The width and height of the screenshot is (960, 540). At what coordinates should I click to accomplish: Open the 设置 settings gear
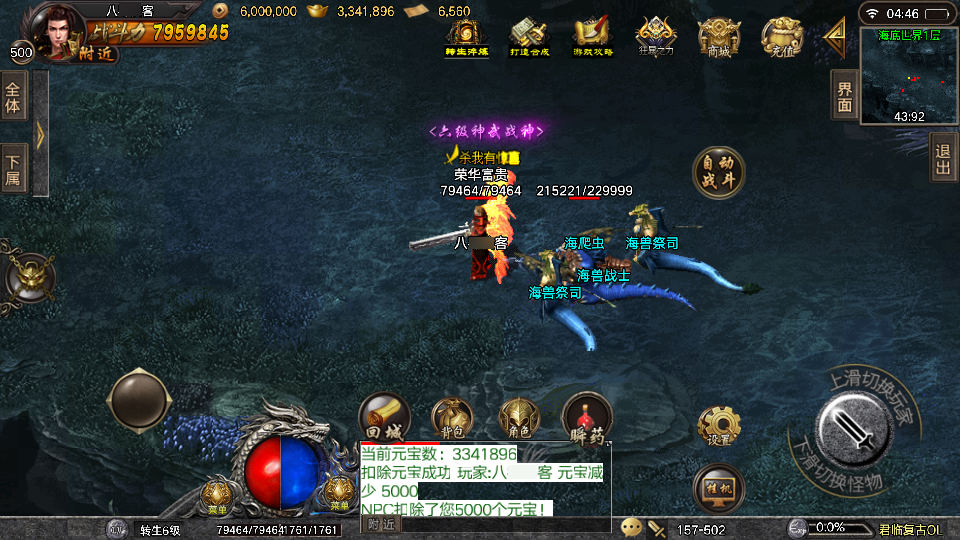coord(718,426)
